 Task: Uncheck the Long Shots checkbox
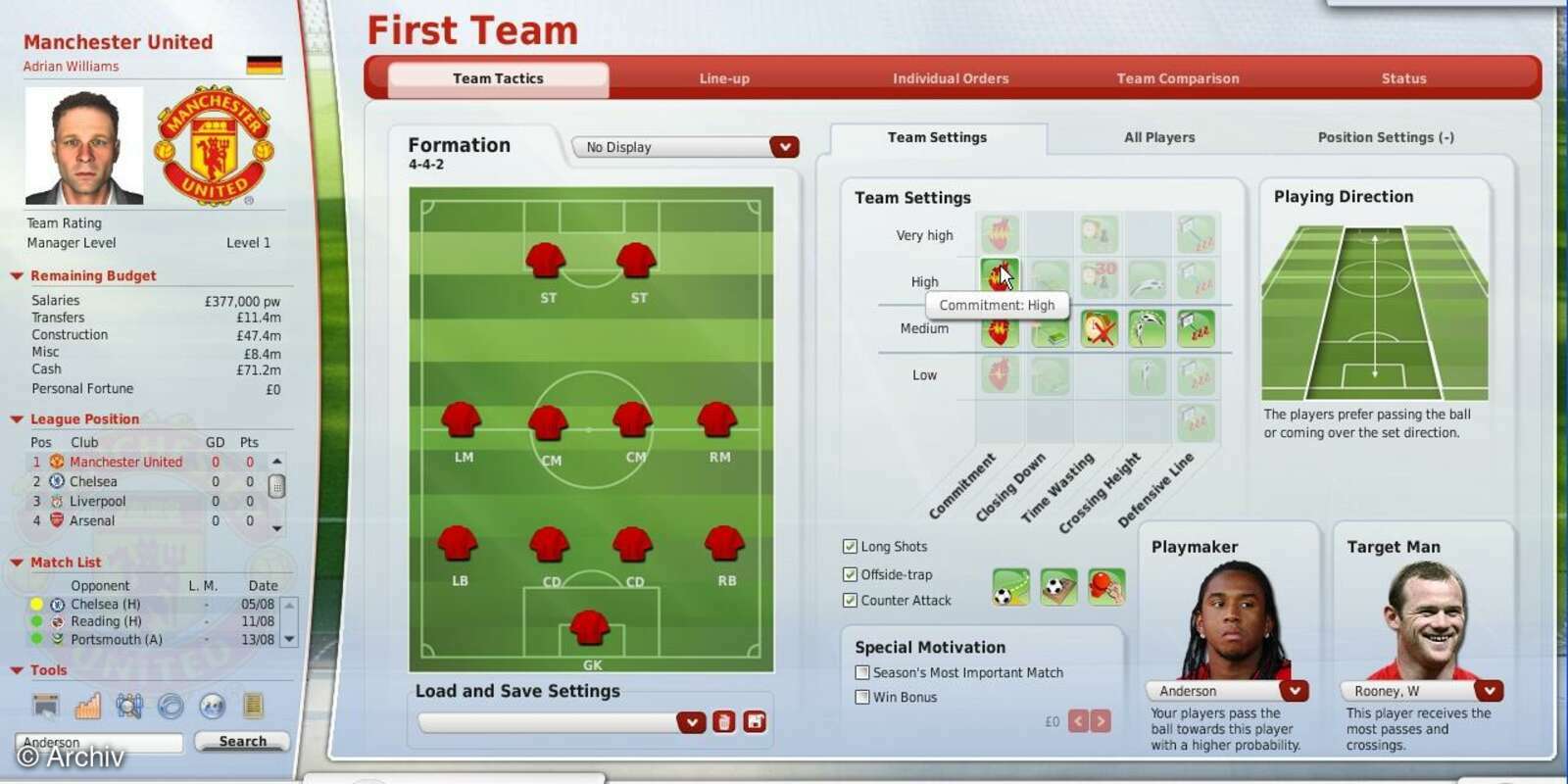[x=850, y=546]
